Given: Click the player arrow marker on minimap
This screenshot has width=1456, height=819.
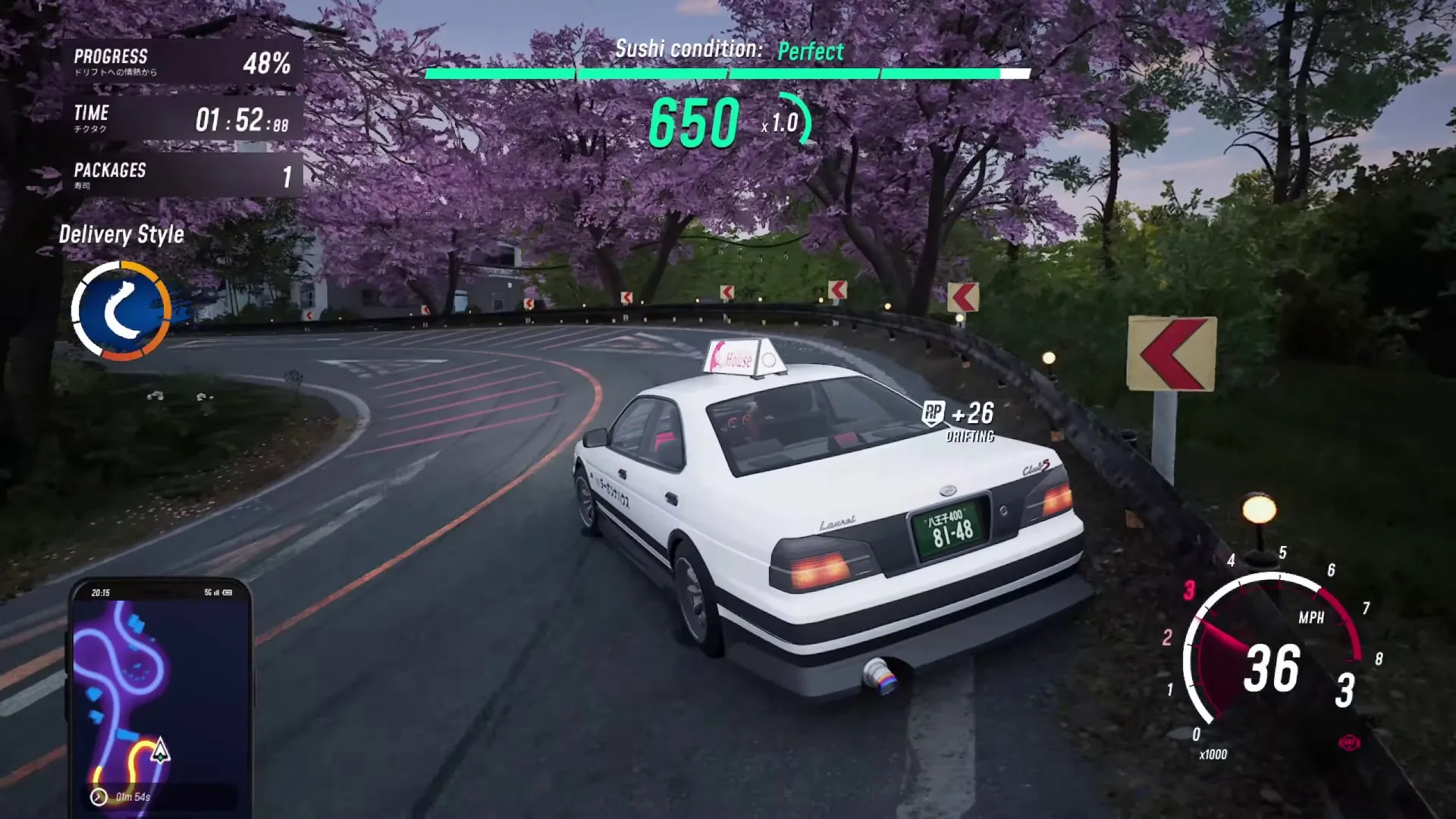Looking at the screenshot, I should [160, 752].
